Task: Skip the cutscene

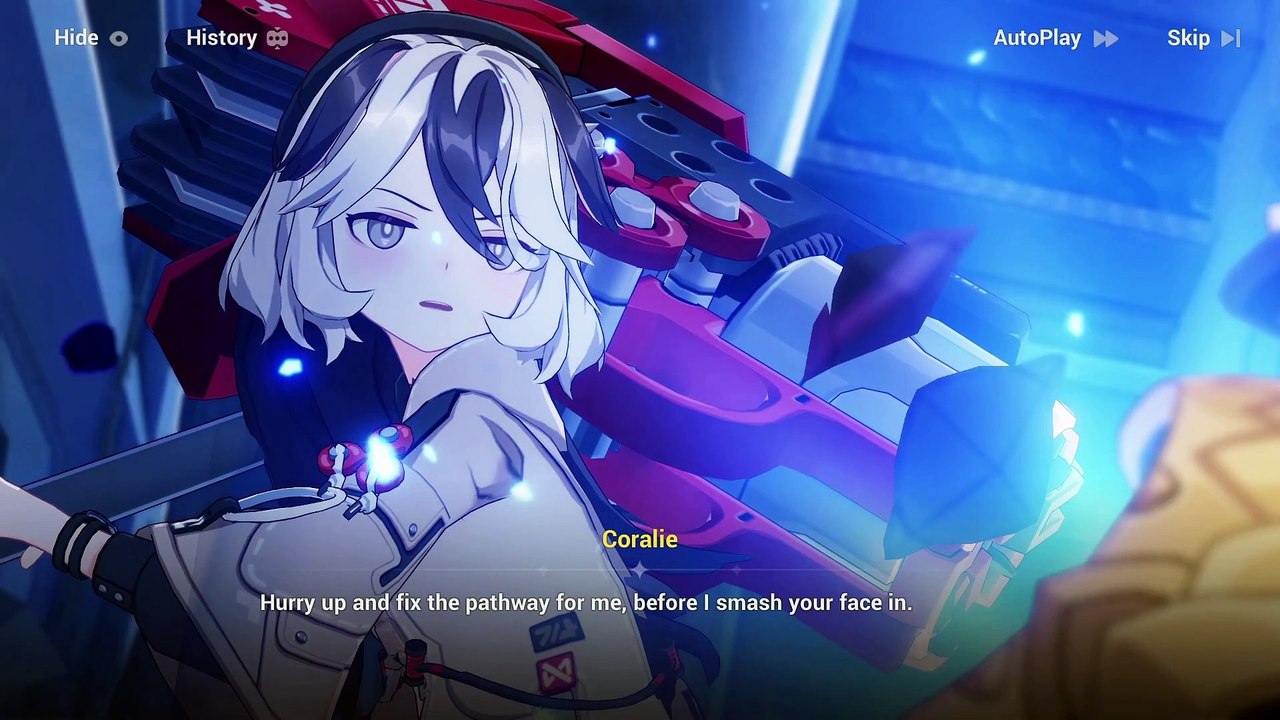Action: (x=1203, y=38)
